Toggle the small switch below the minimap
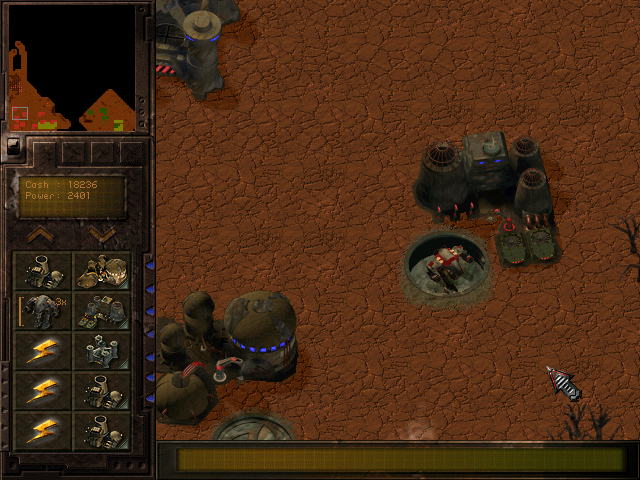This screenshot has height=480, width=640. [x=13, y=146]
